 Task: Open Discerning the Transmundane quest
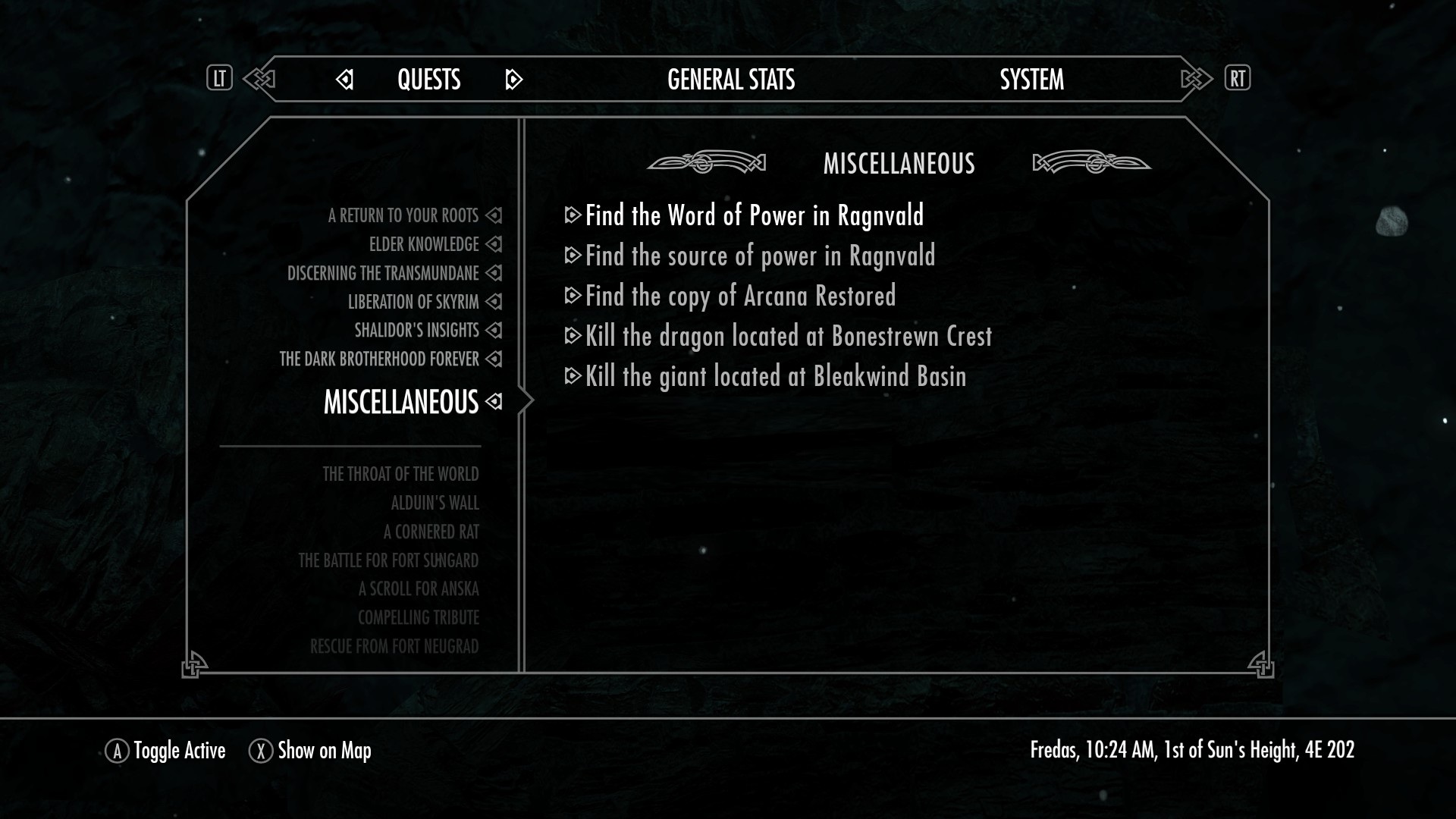click(x=383, y=274)
